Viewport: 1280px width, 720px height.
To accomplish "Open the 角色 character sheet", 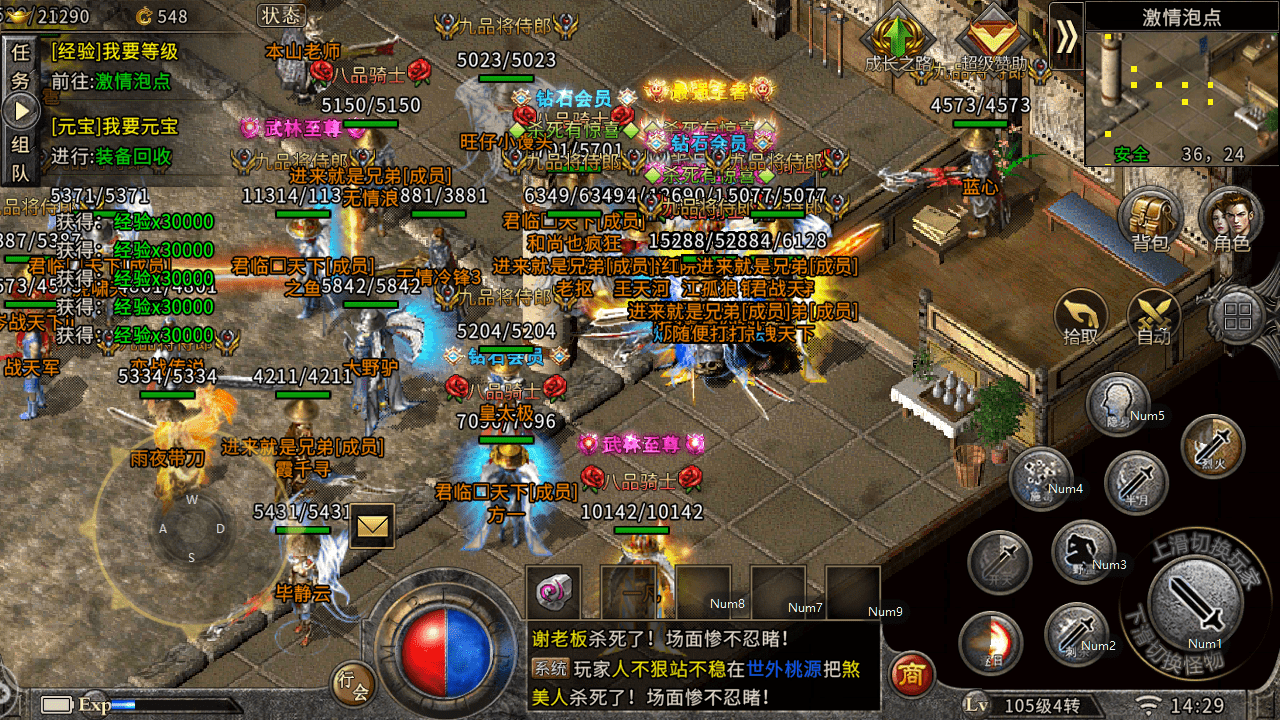I will point(1231,220).
